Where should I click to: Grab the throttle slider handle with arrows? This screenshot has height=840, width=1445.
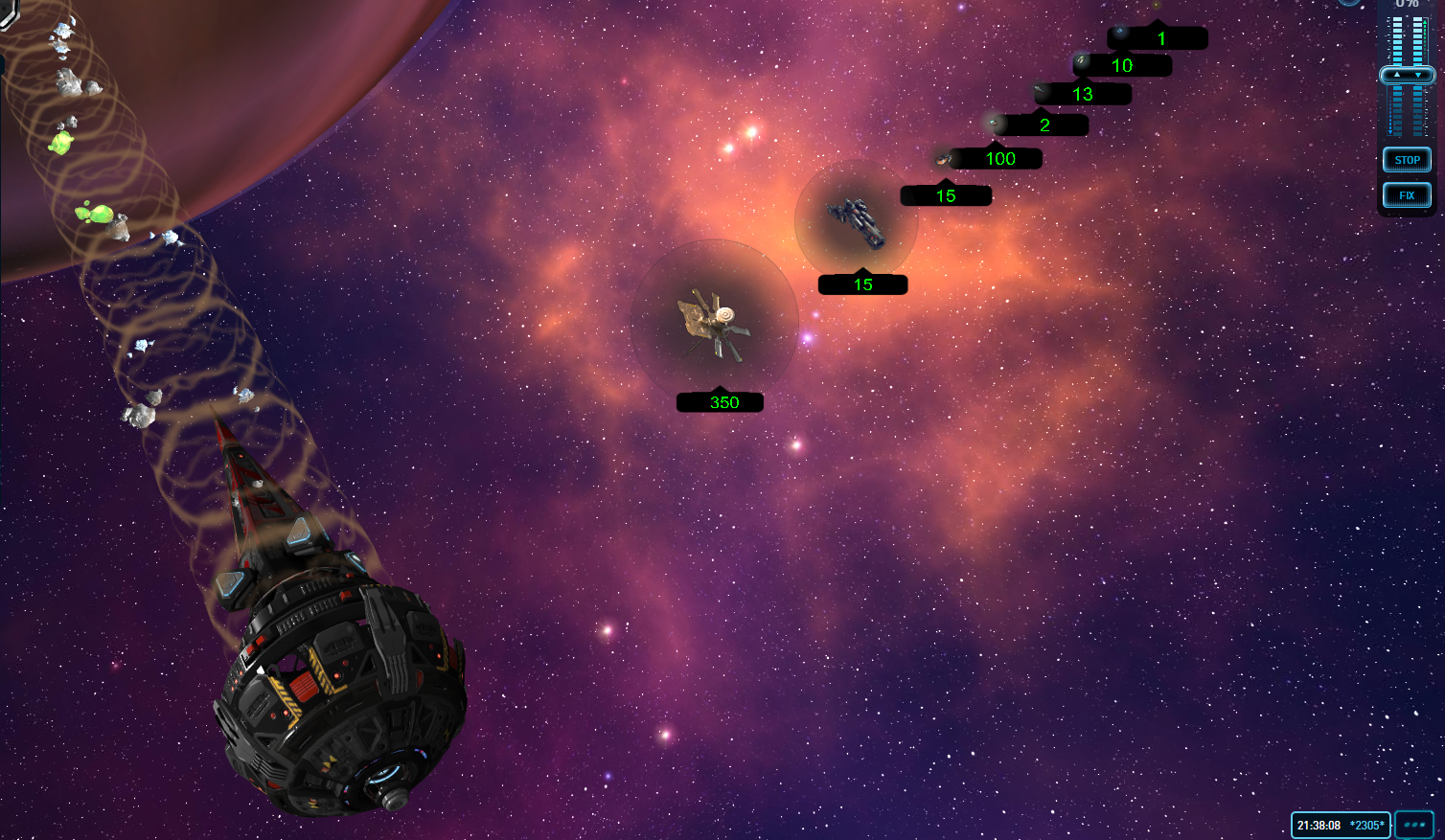1407,75
